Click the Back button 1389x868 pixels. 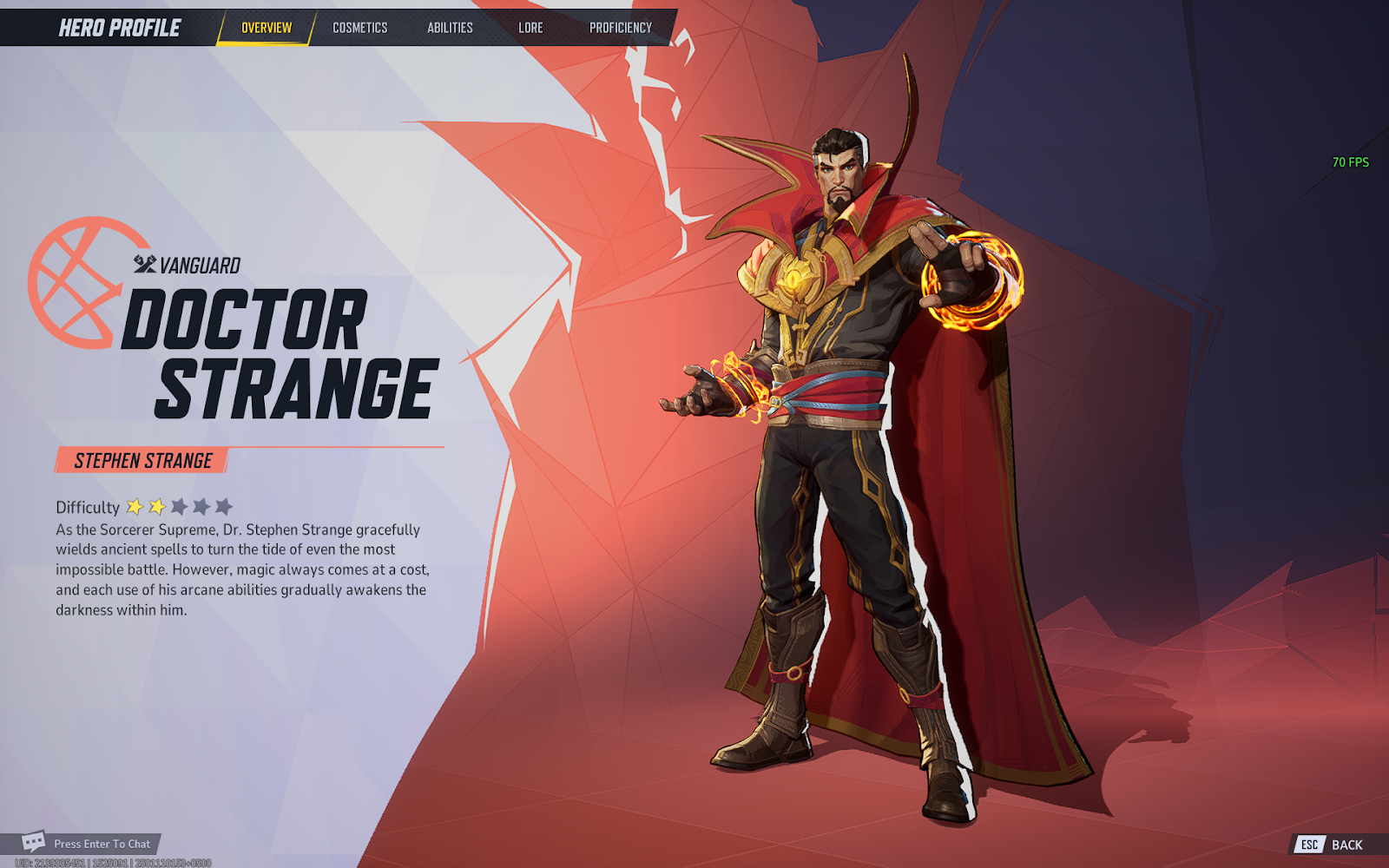[1331, 845]
